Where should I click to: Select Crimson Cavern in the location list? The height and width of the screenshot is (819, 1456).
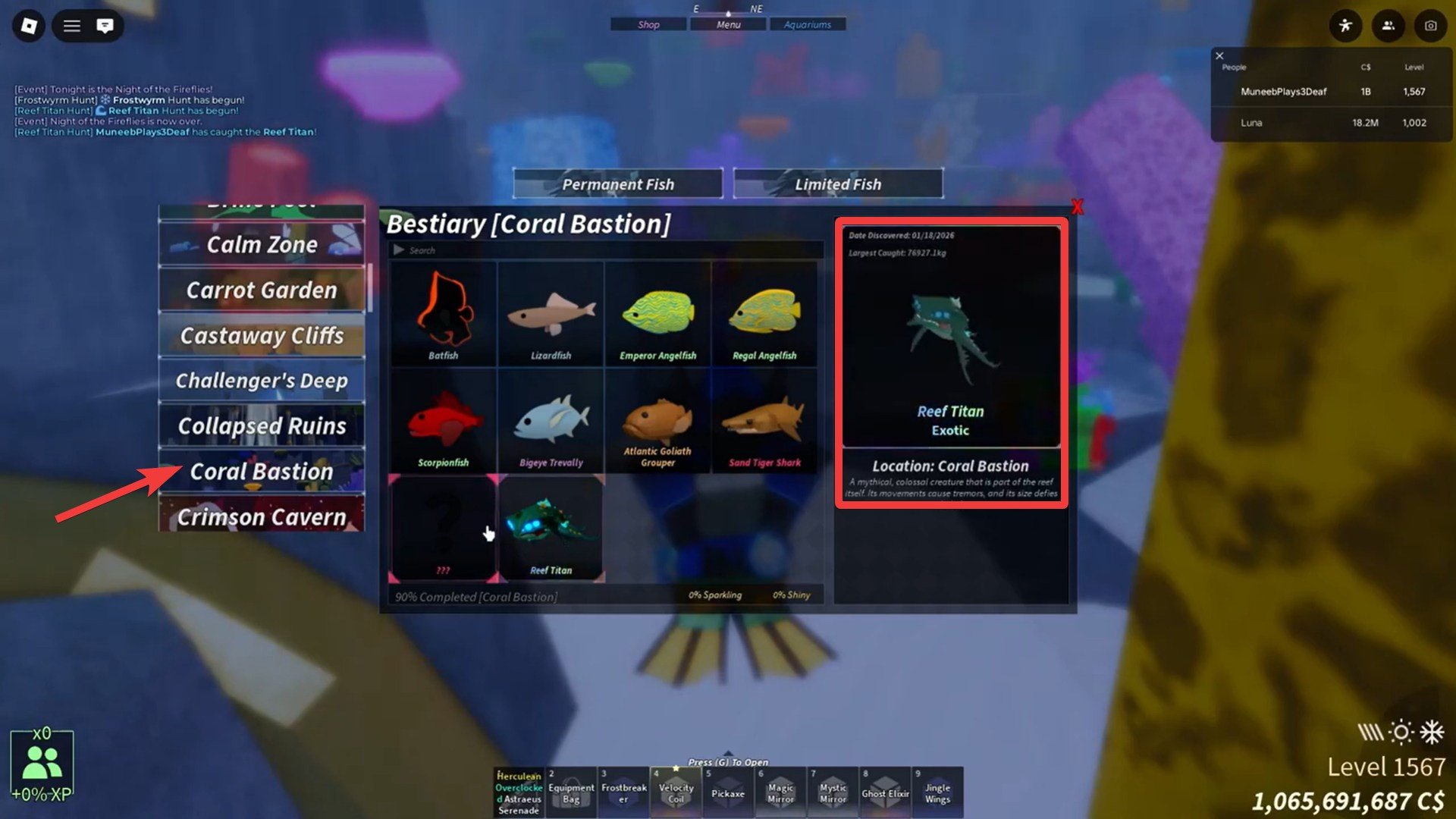[261, 516]
